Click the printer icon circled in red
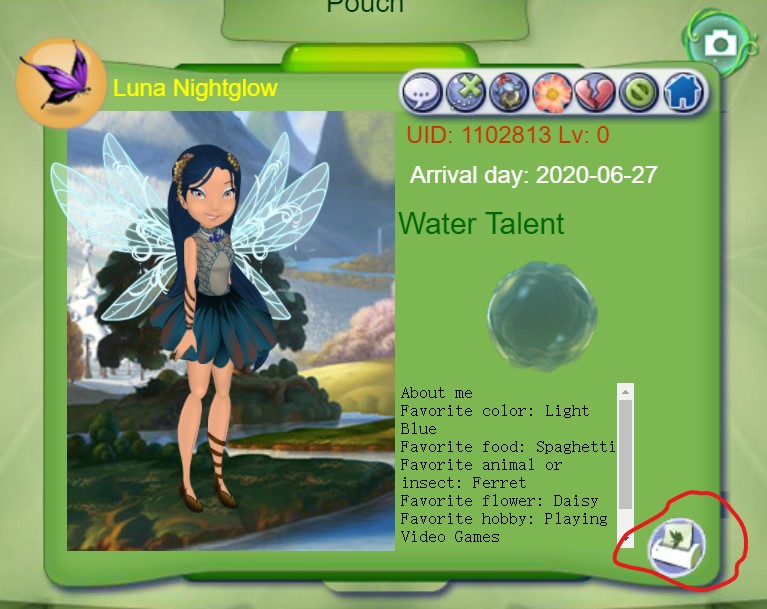The height and width of the screenshot is (609, 767). (x=677, y=548)
